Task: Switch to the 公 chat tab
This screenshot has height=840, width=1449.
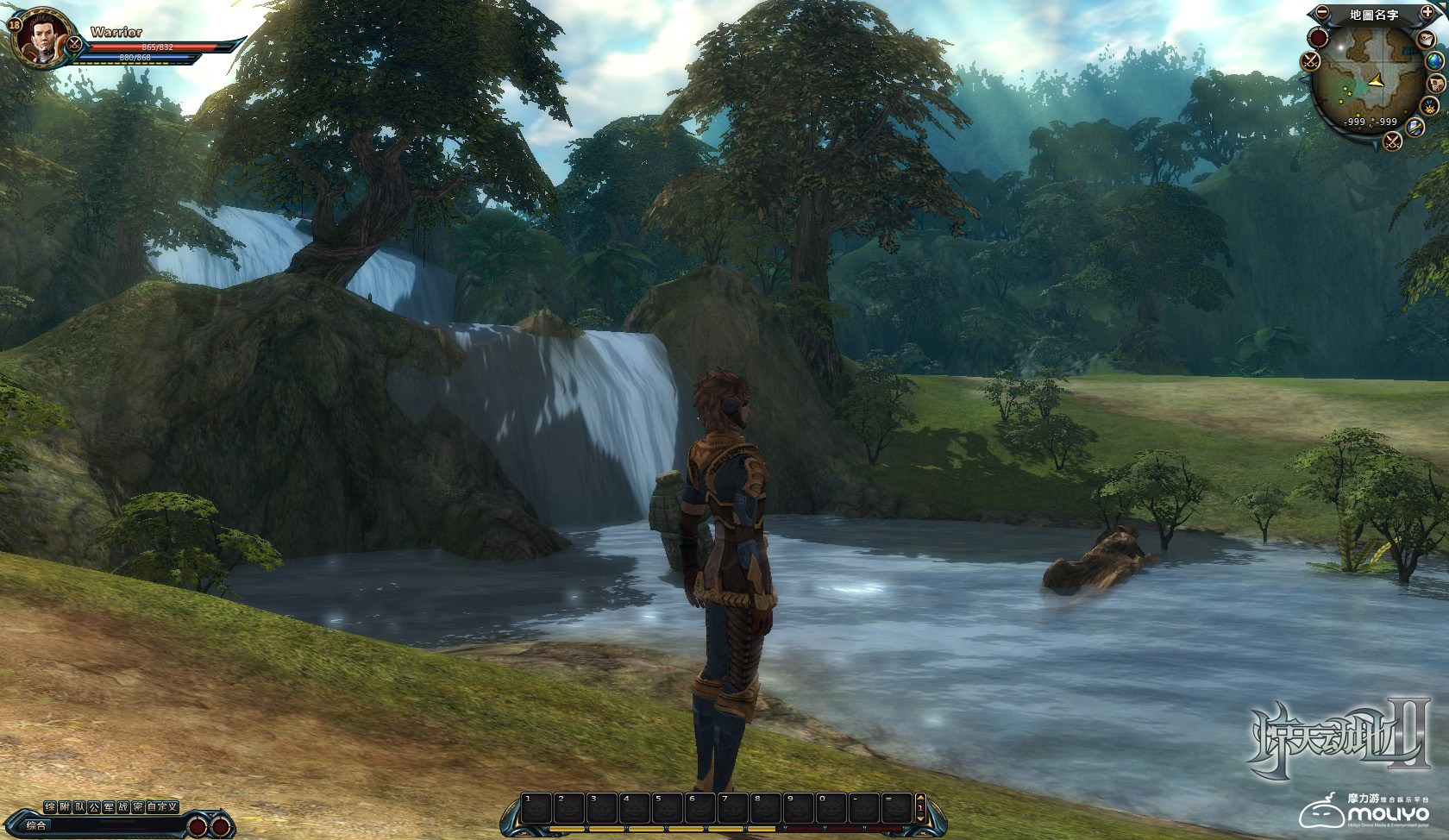Action: 94,807
